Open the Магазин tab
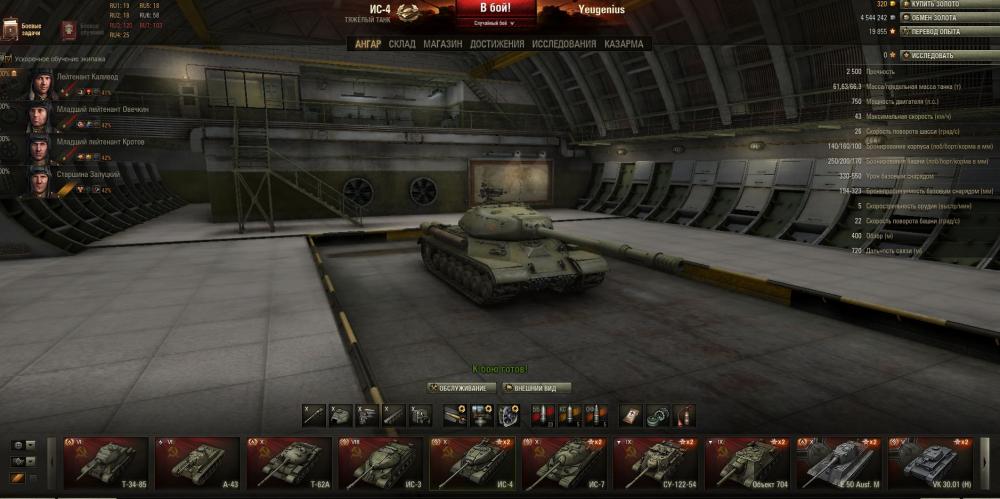1000x499 pixels. [x=442, y=44]
